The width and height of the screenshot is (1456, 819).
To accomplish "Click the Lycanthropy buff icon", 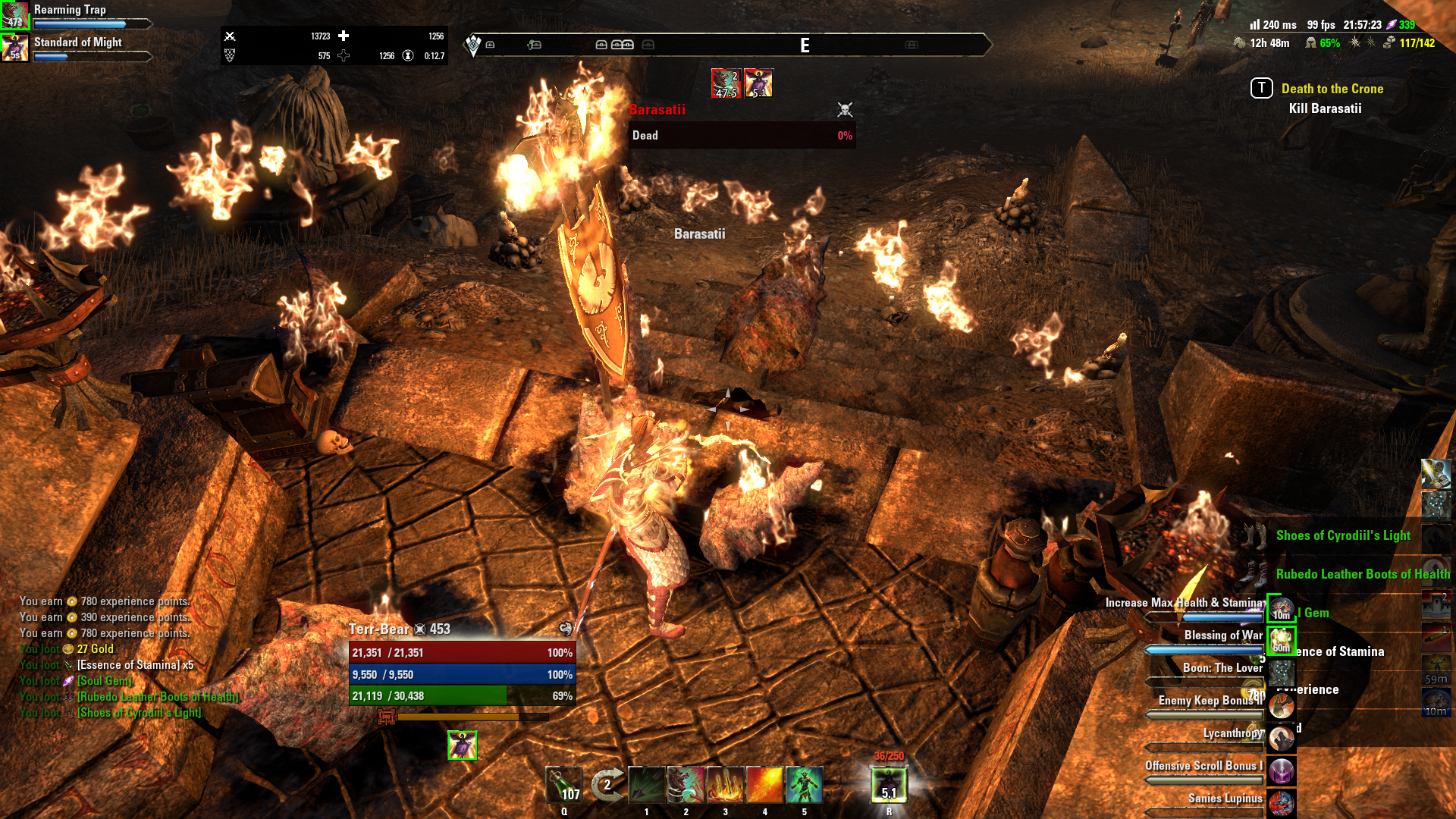I will pos(1282,739).
